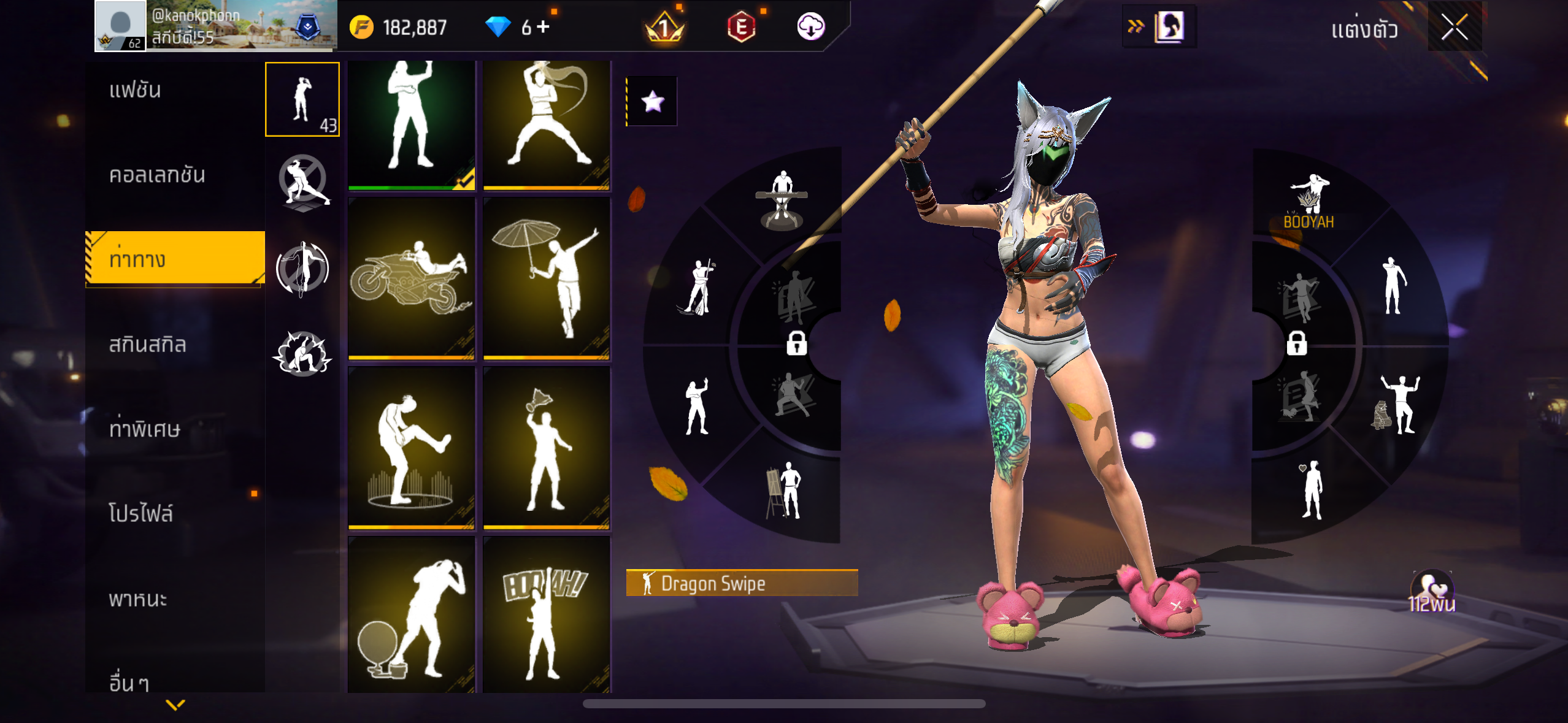Select the umbrella dance emote
This screenshot has width=1568, height=723.
[546, 278]
